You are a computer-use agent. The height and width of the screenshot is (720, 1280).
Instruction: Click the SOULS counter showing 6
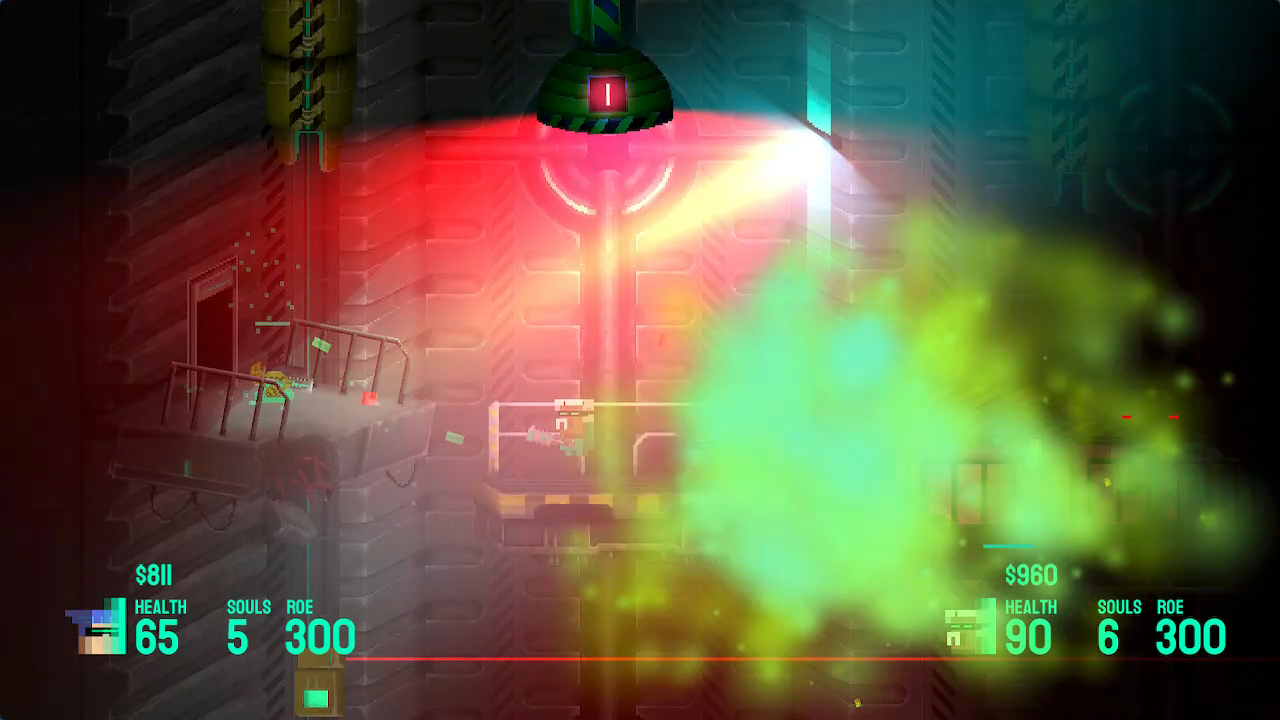point(1108,635)
